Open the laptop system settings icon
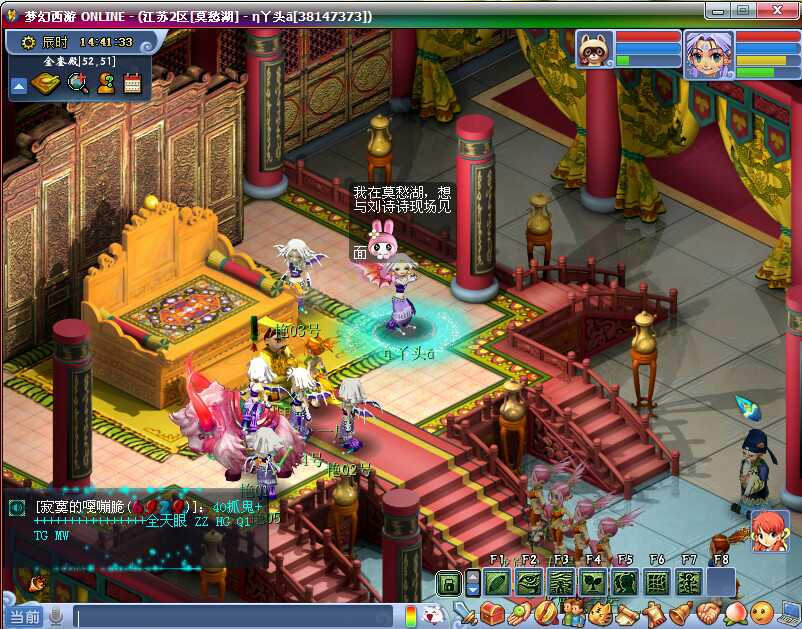This screenshot has height=629, width=802. [x=789, y=612]
